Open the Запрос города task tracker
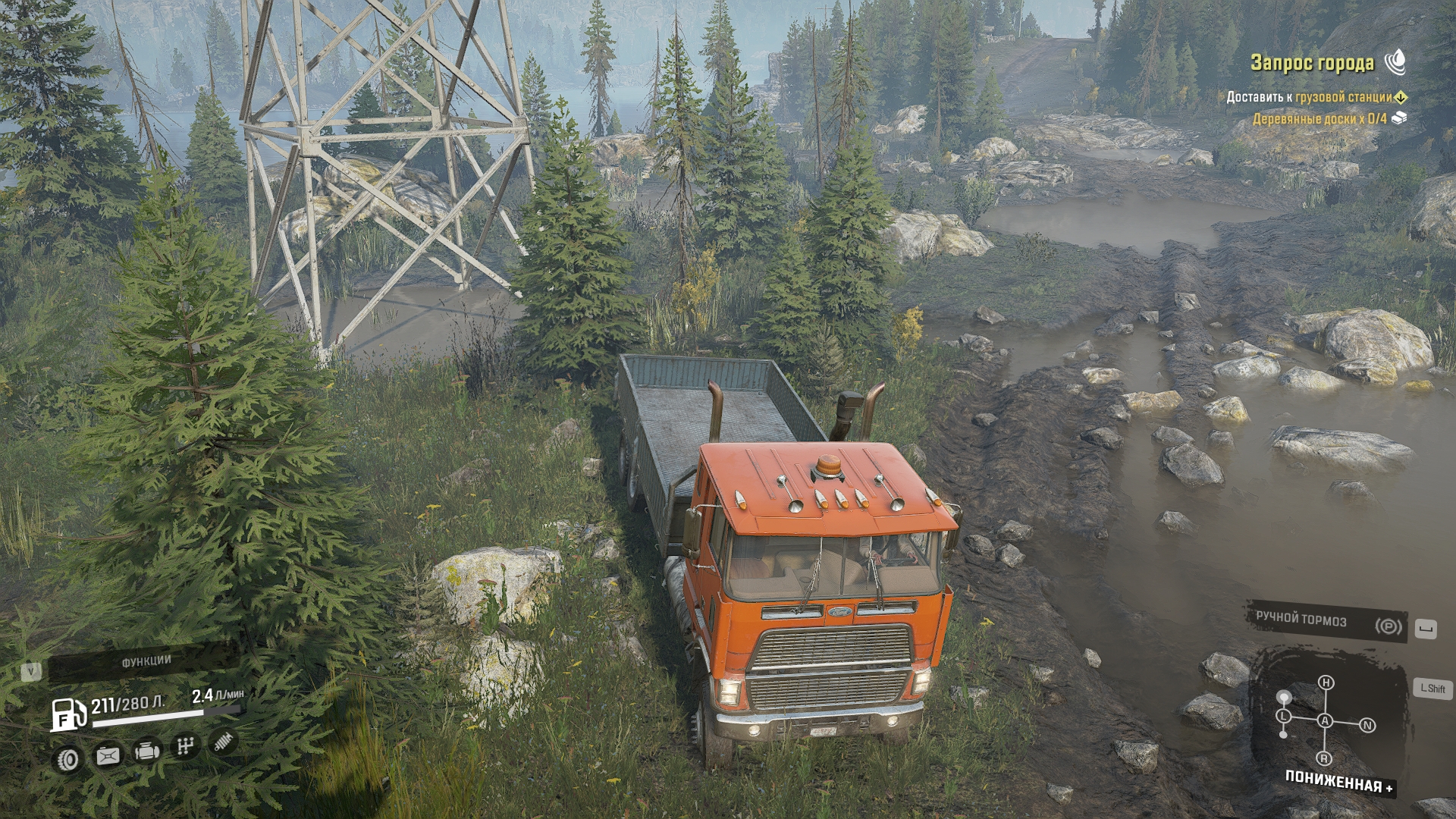 tap(1312, 63)
